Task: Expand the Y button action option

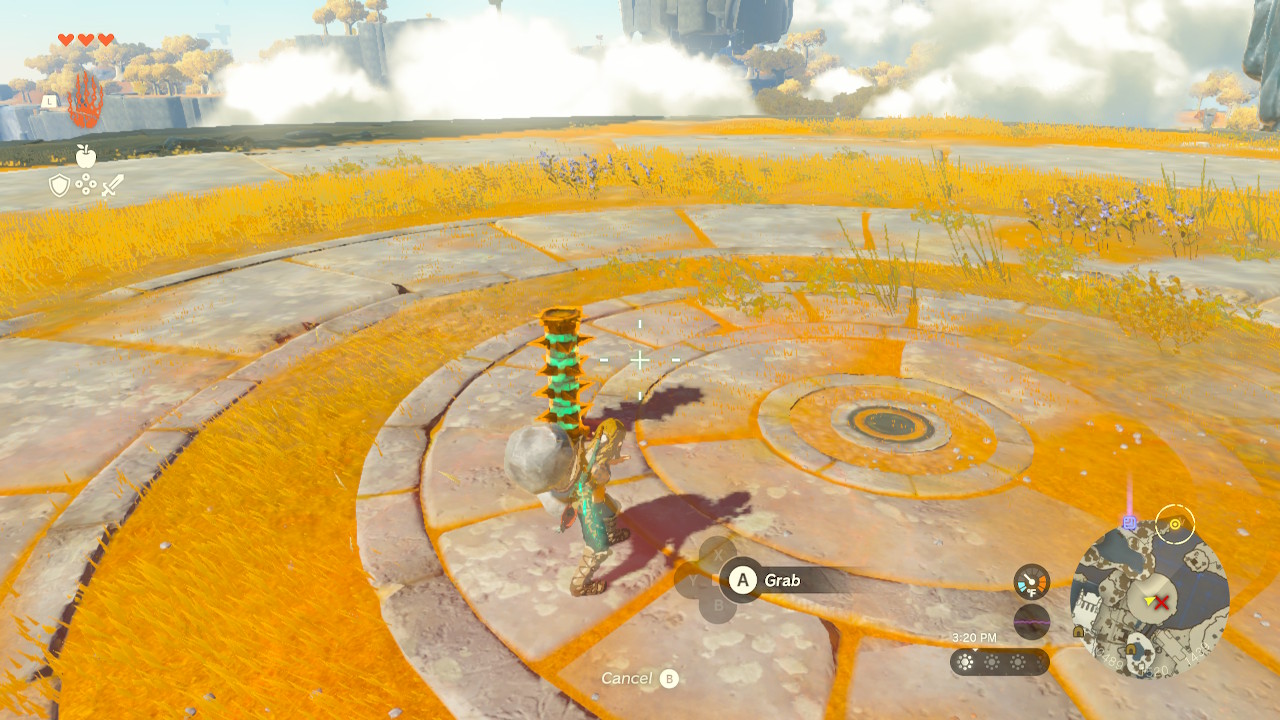Action: point(692,579)
